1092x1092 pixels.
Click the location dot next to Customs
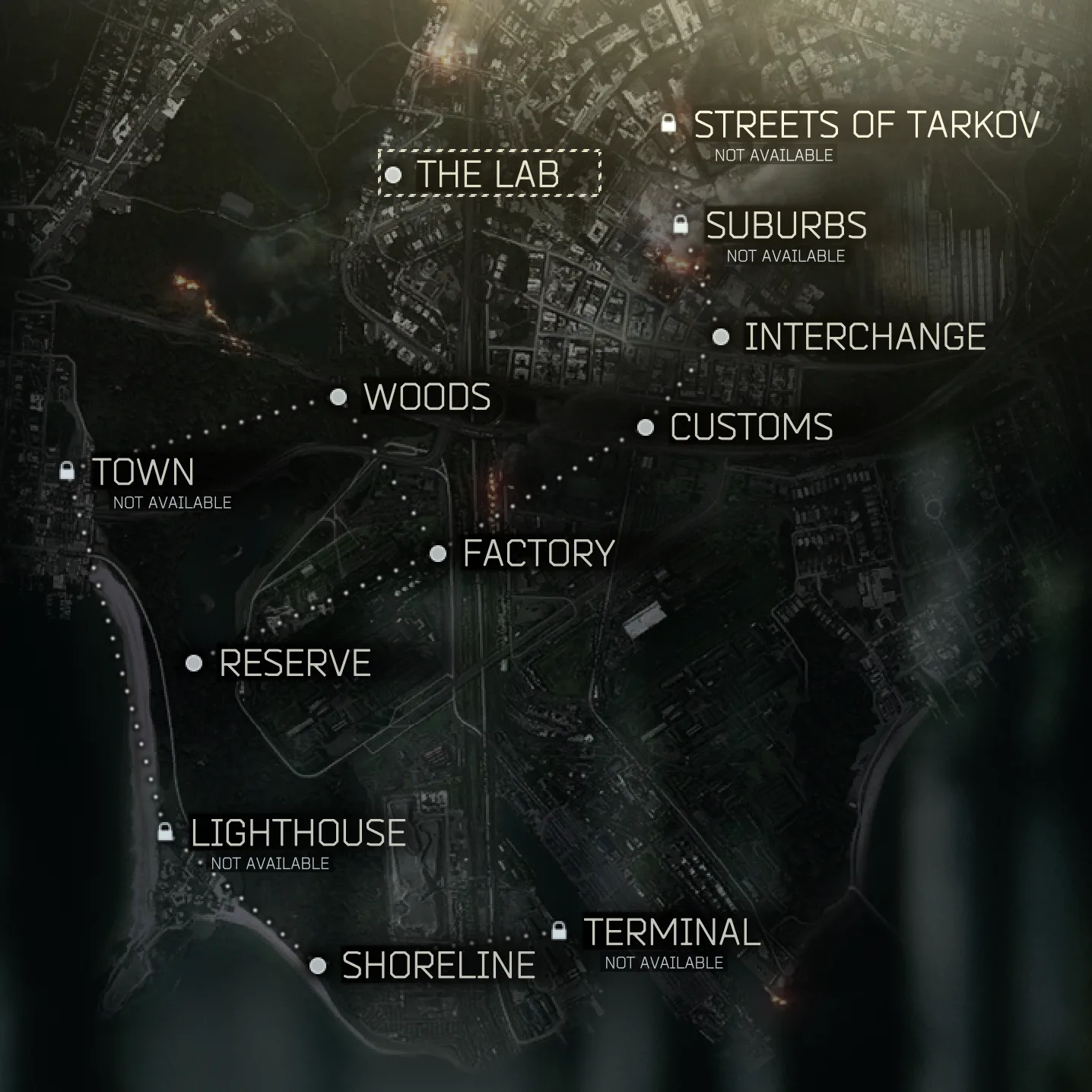(x=647, y=427)
